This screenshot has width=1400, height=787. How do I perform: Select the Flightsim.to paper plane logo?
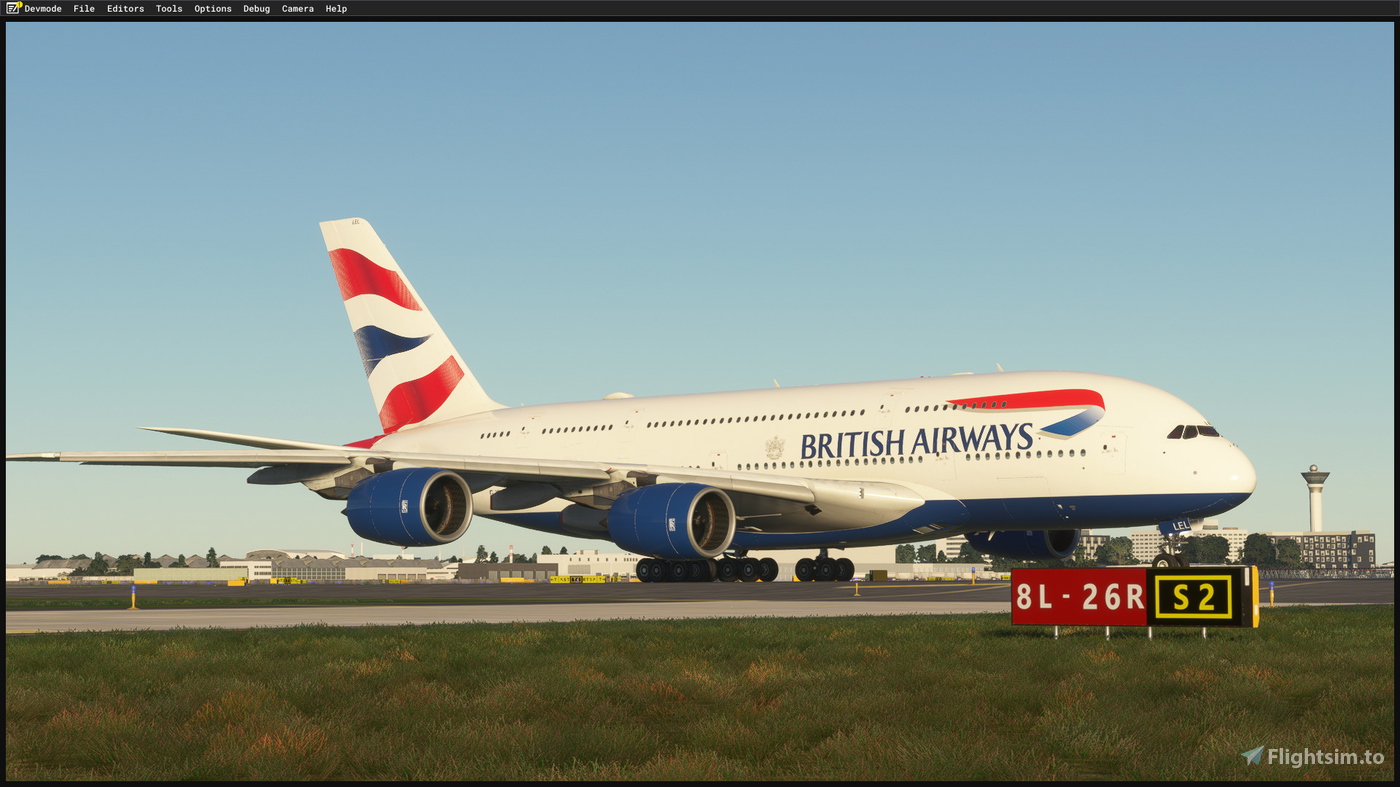tap(1251, 756)
